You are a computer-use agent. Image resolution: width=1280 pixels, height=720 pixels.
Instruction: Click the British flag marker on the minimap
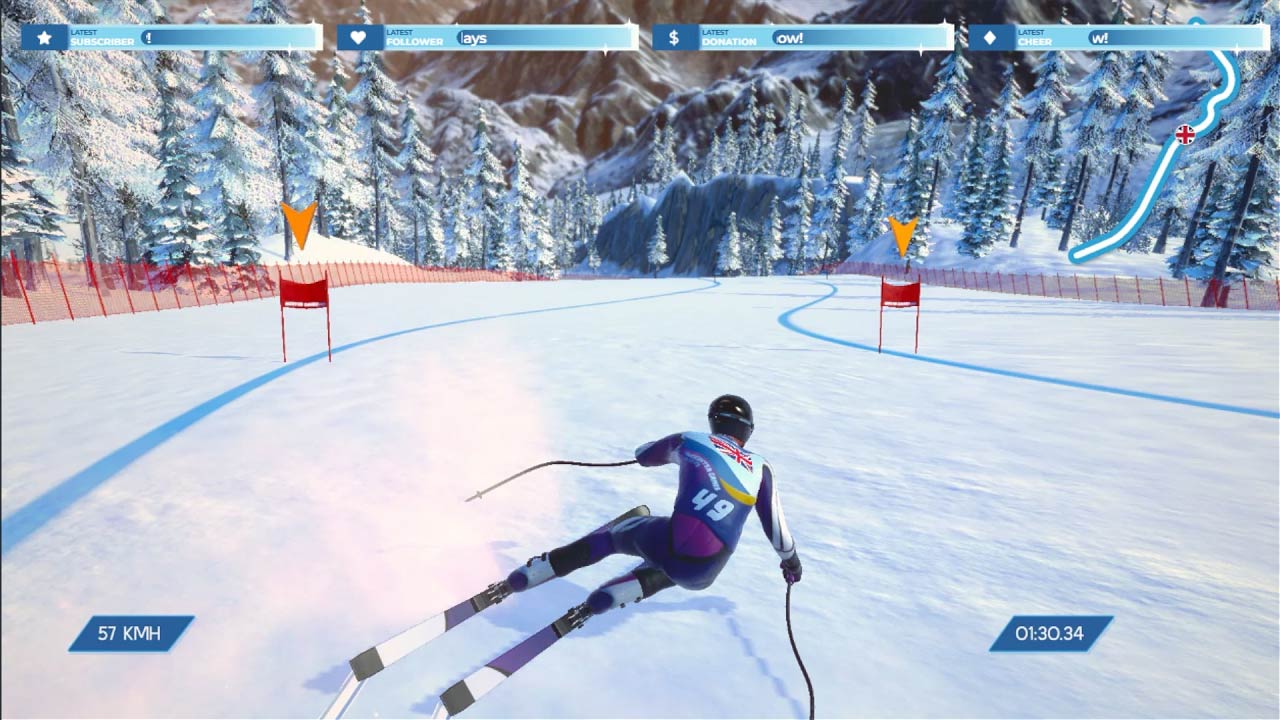pyautogui.click(x=1185, y=133)
